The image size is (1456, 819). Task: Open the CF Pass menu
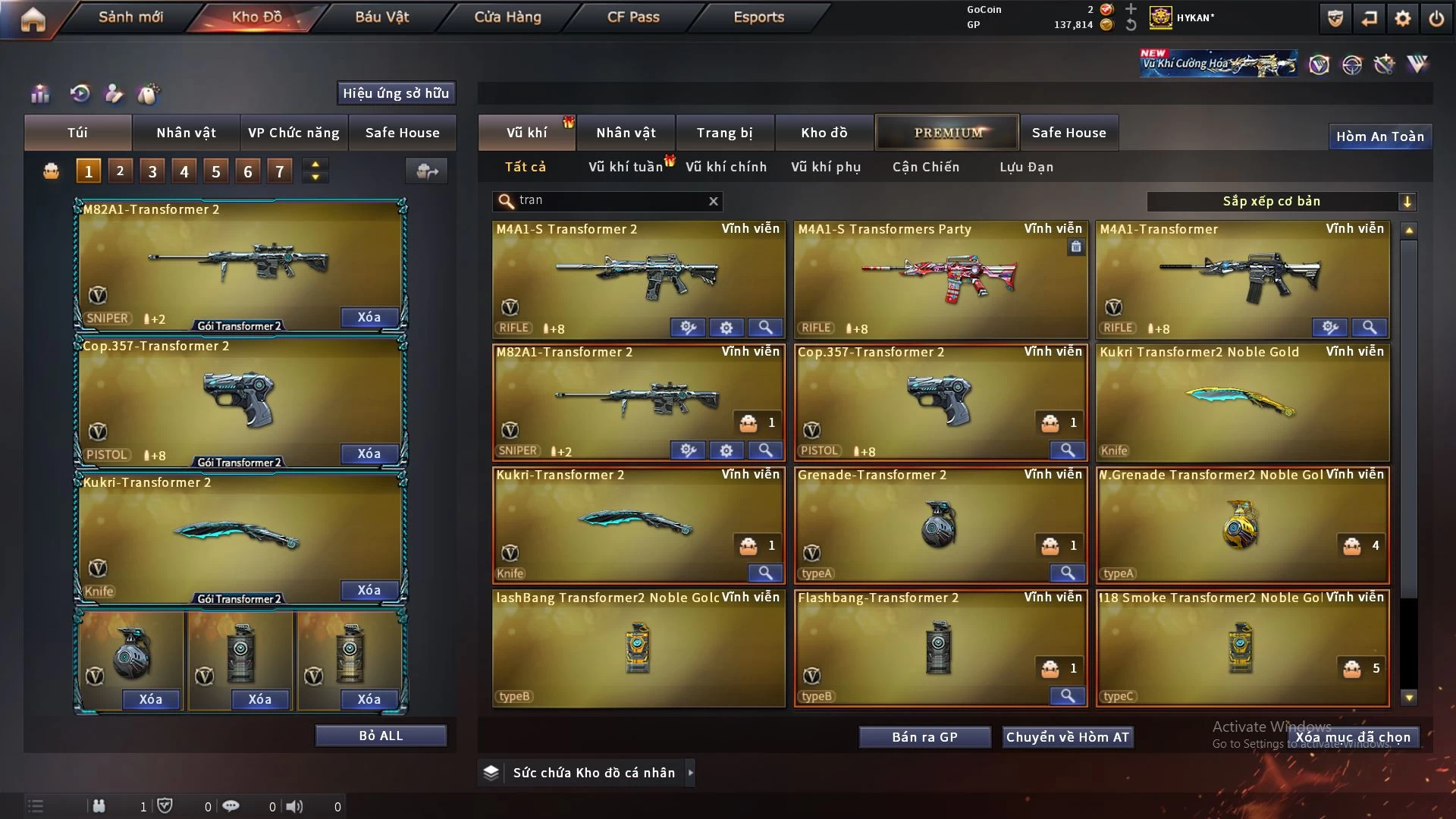click(633, 17)
